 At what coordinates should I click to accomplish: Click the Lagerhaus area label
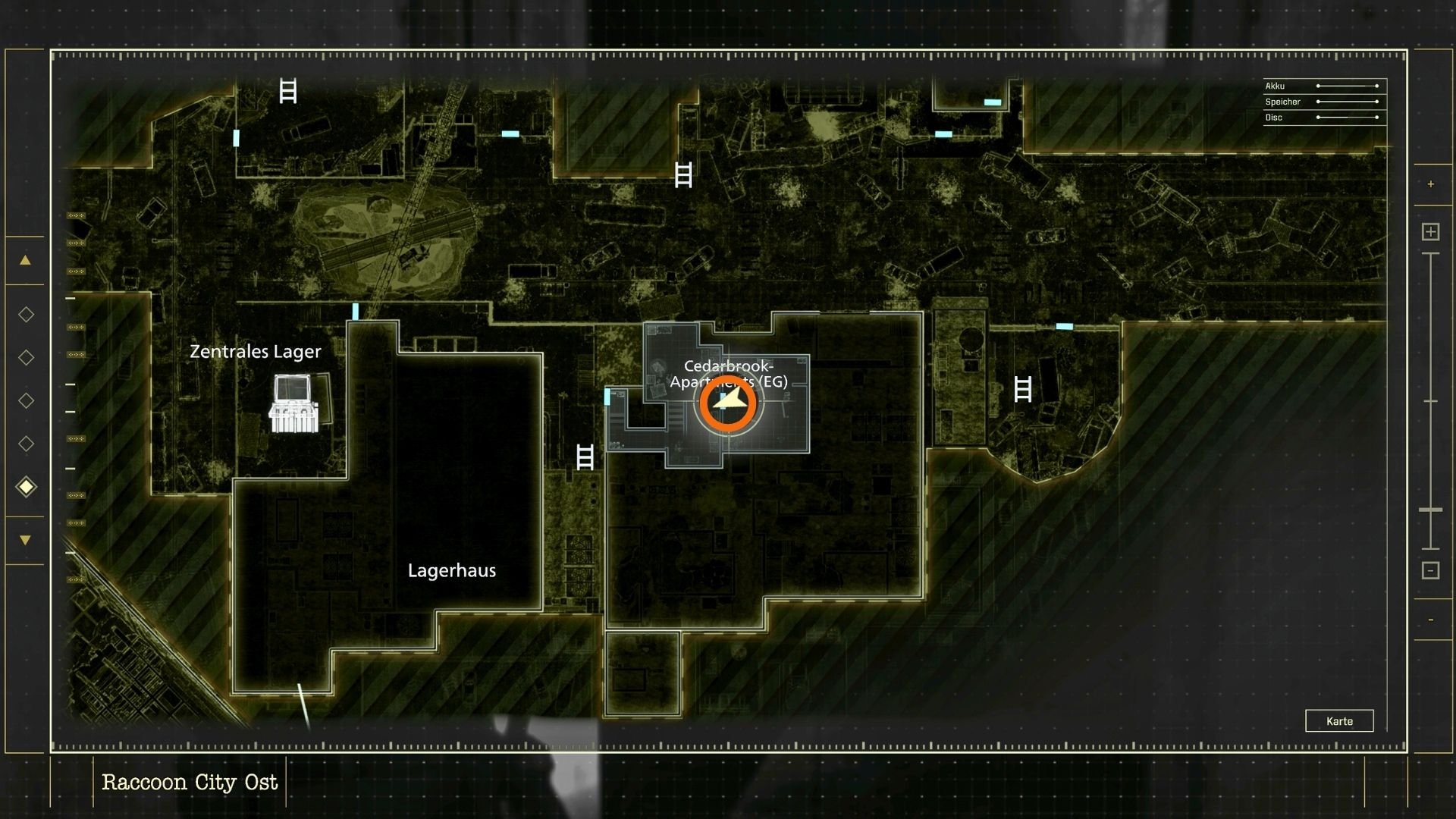coord(453,570)
